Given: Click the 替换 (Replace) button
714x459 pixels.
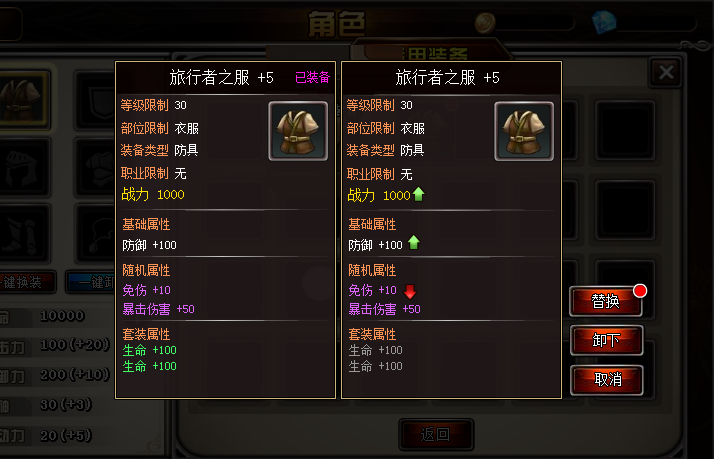Looking at the screenshot, I should click(606, 301).
